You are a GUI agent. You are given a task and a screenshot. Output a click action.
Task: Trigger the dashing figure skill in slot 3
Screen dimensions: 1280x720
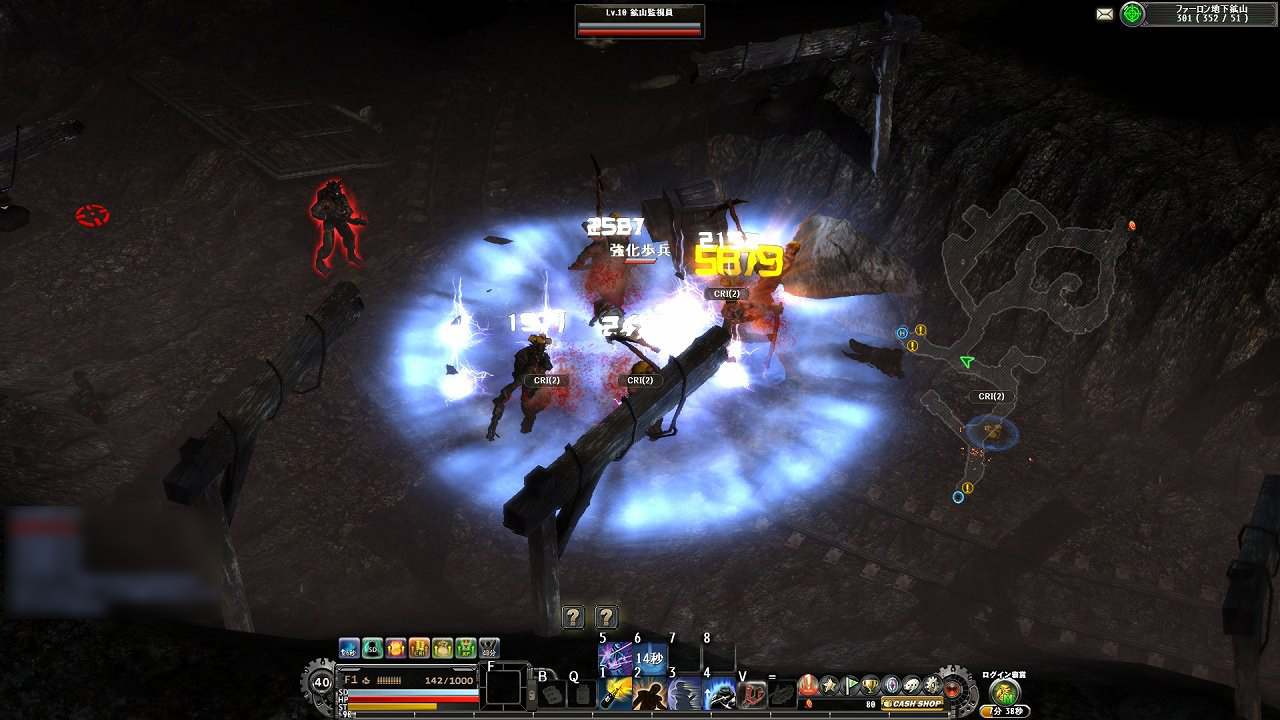pyautogui.click(x=685, y=693)
